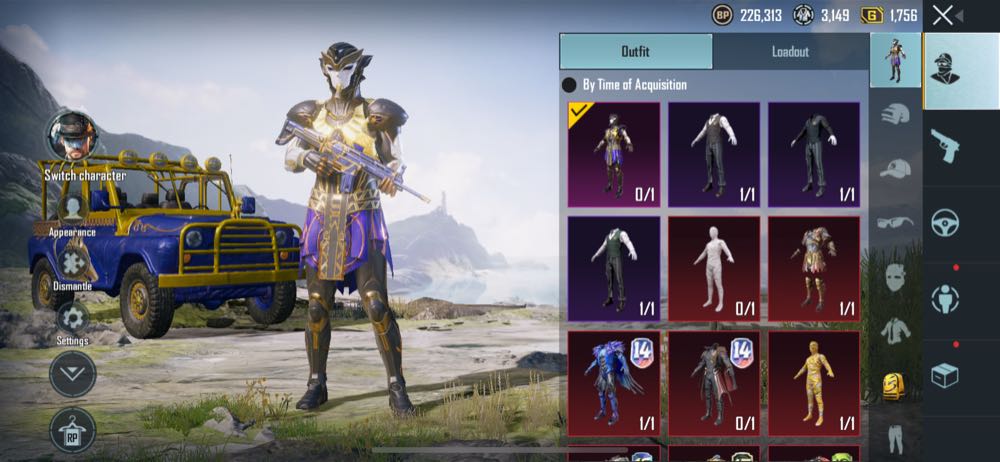Image resolution: width=1000 pixels, height=462 pixels.
Task: Choose the white mummy outfit
Action: coord(714,267)
